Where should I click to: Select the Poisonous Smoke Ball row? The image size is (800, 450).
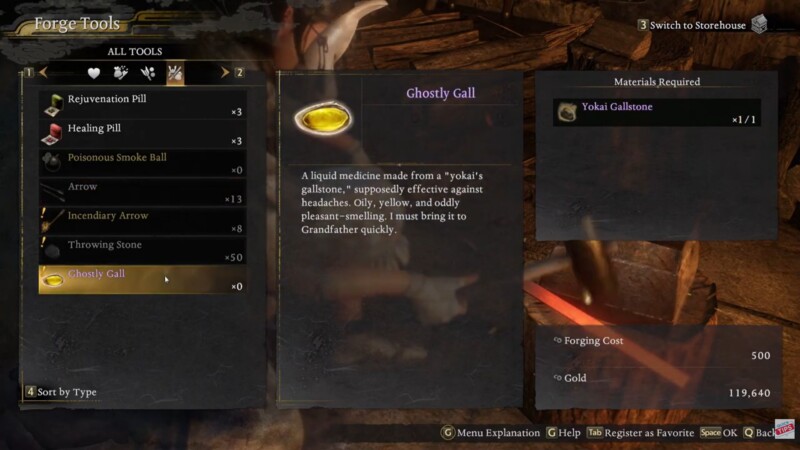140,163
